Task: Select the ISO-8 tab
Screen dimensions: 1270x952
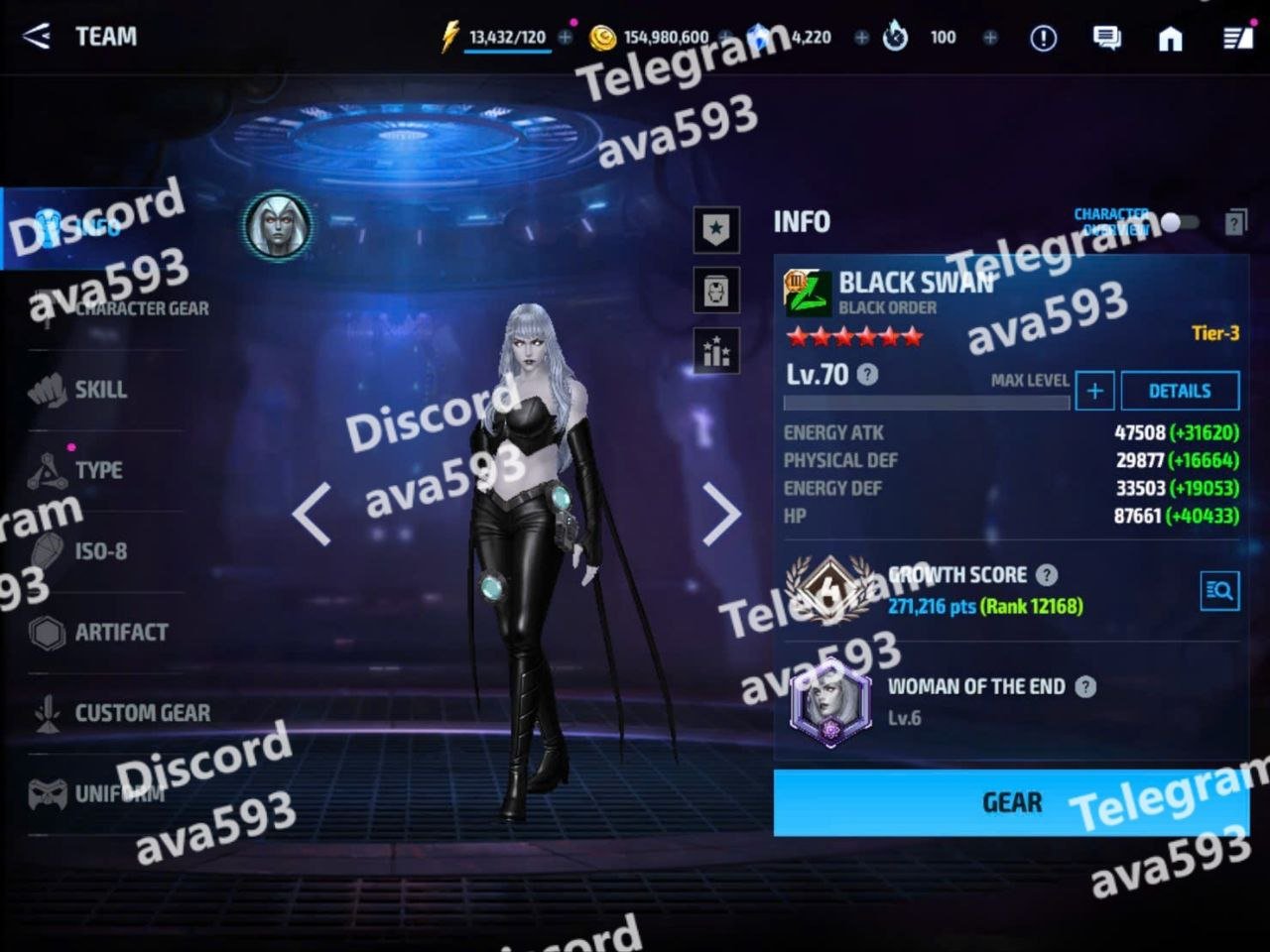Action: tap(100, 551)
